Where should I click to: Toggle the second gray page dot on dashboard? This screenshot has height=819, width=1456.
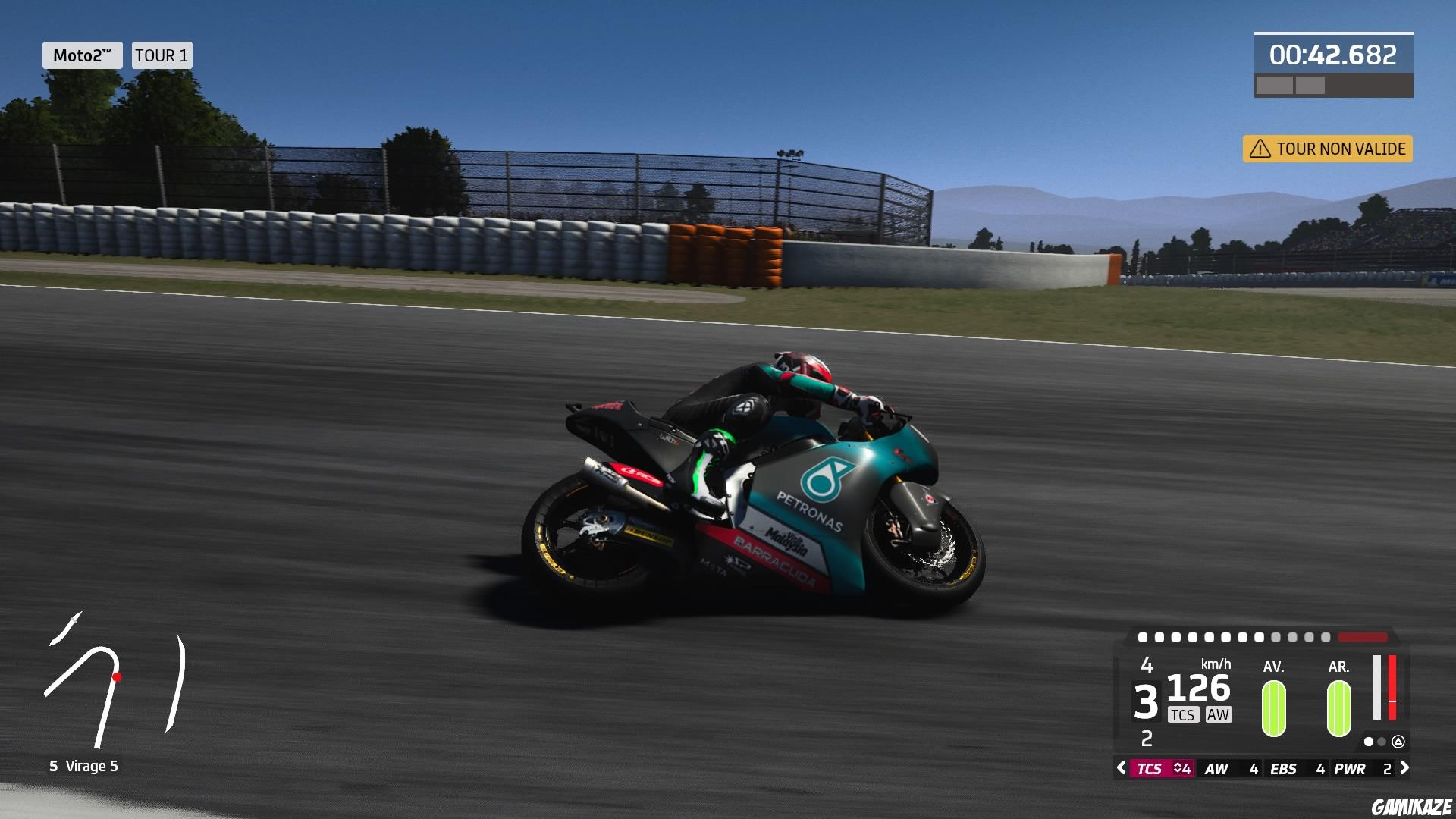point(1382,743)
